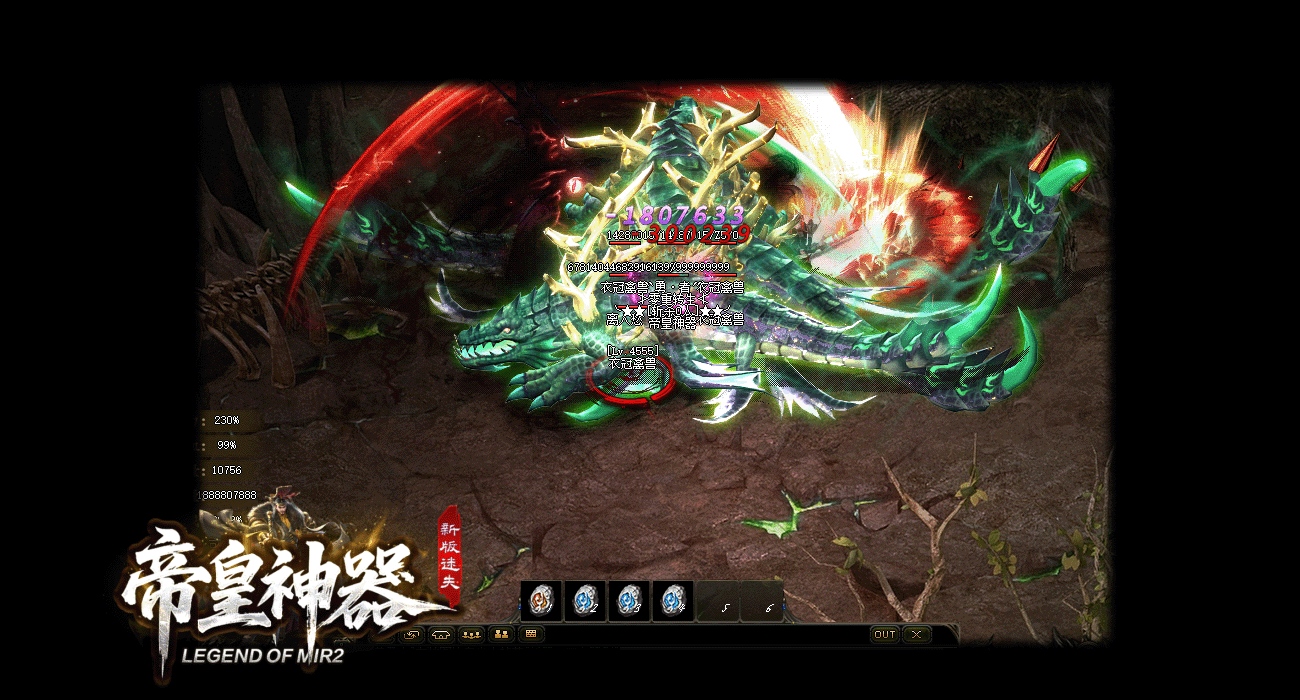
Task: Click the OUT button
Action: 885,634
